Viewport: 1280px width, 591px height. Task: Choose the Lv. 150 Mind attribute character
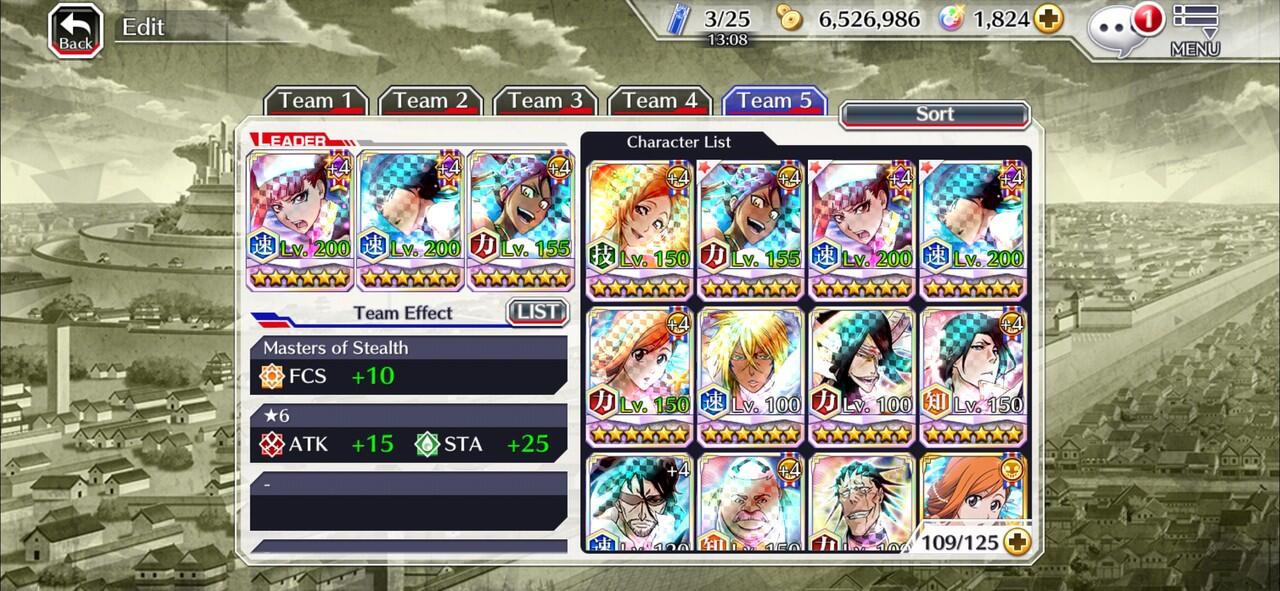[x=974, y=376]
